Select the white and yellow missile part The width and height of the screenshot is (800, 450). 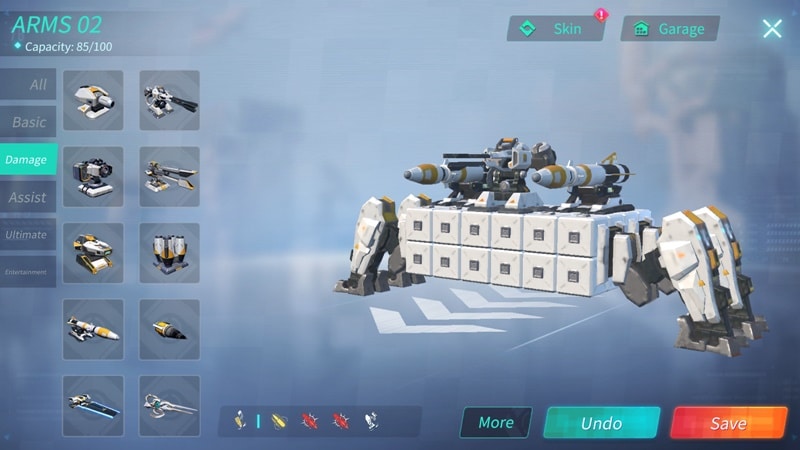93,329
